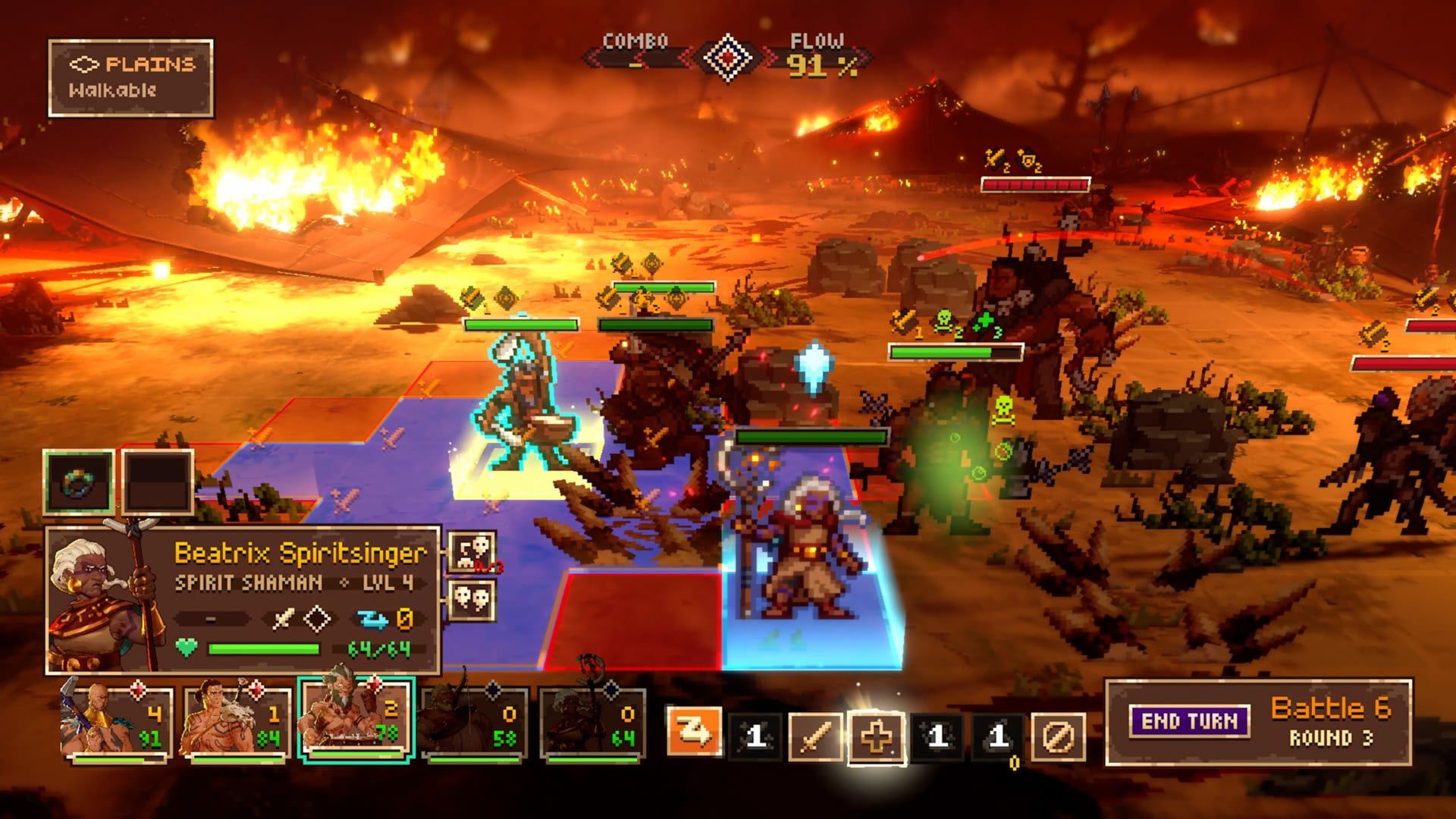Choose the sword attack action
The height and width of the screenshot is (819, 1456).
pyautogui.click(x=815, y=736)
